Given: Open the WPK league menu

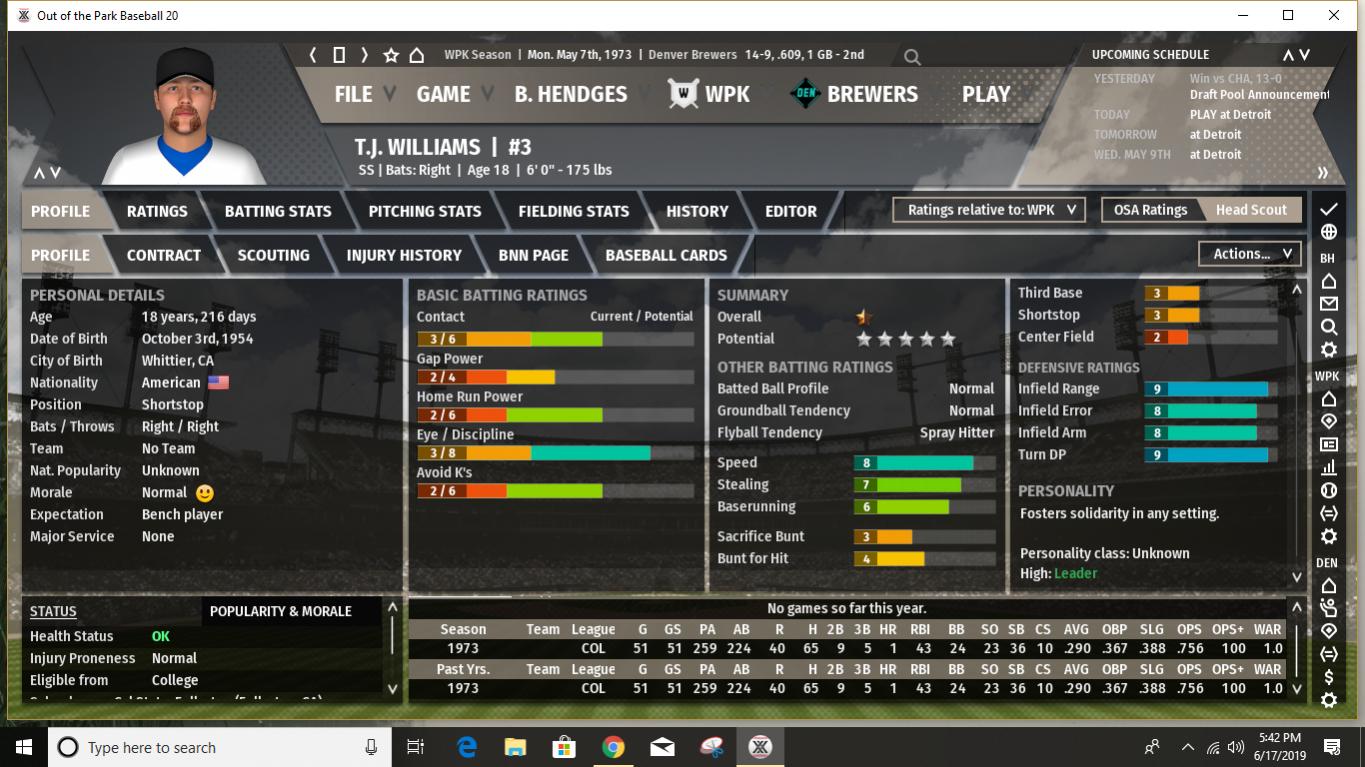Looking at the screenshot, I should pos(710,94).
